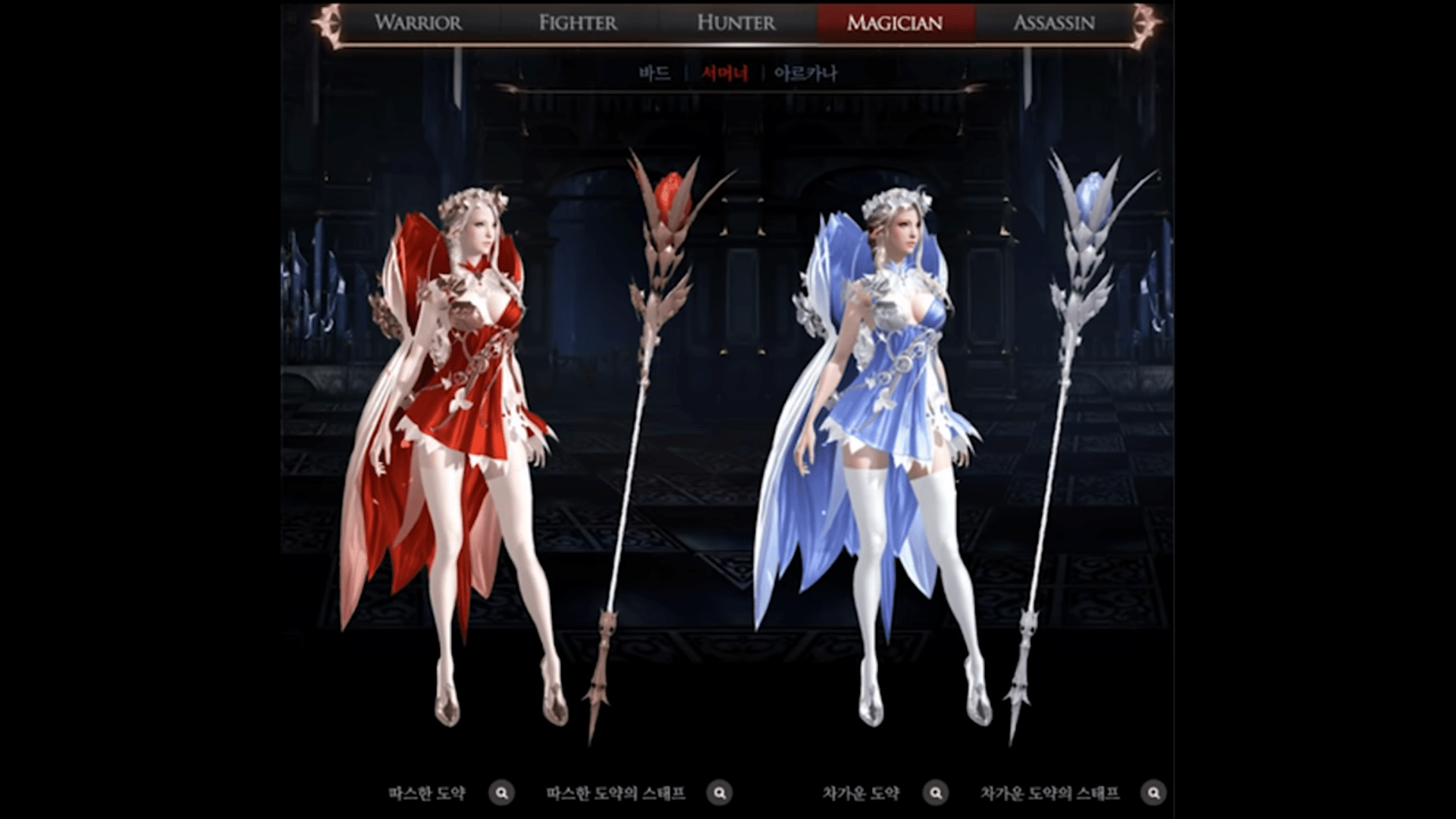Select the 서머너 subclass
The height and width of the screenshot is (819, 1456).
(725, 74)
